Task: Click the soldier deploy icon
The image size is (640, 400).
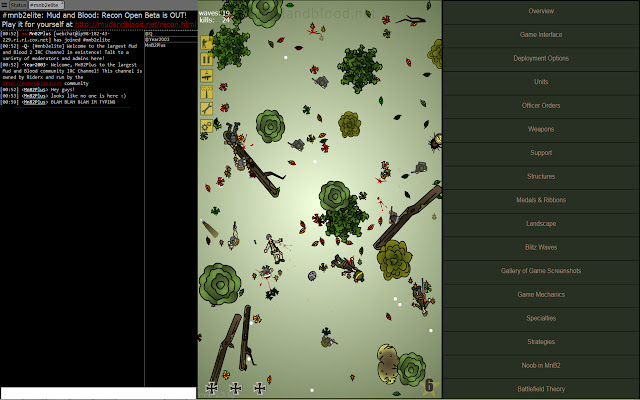Action: click(208, 43)
